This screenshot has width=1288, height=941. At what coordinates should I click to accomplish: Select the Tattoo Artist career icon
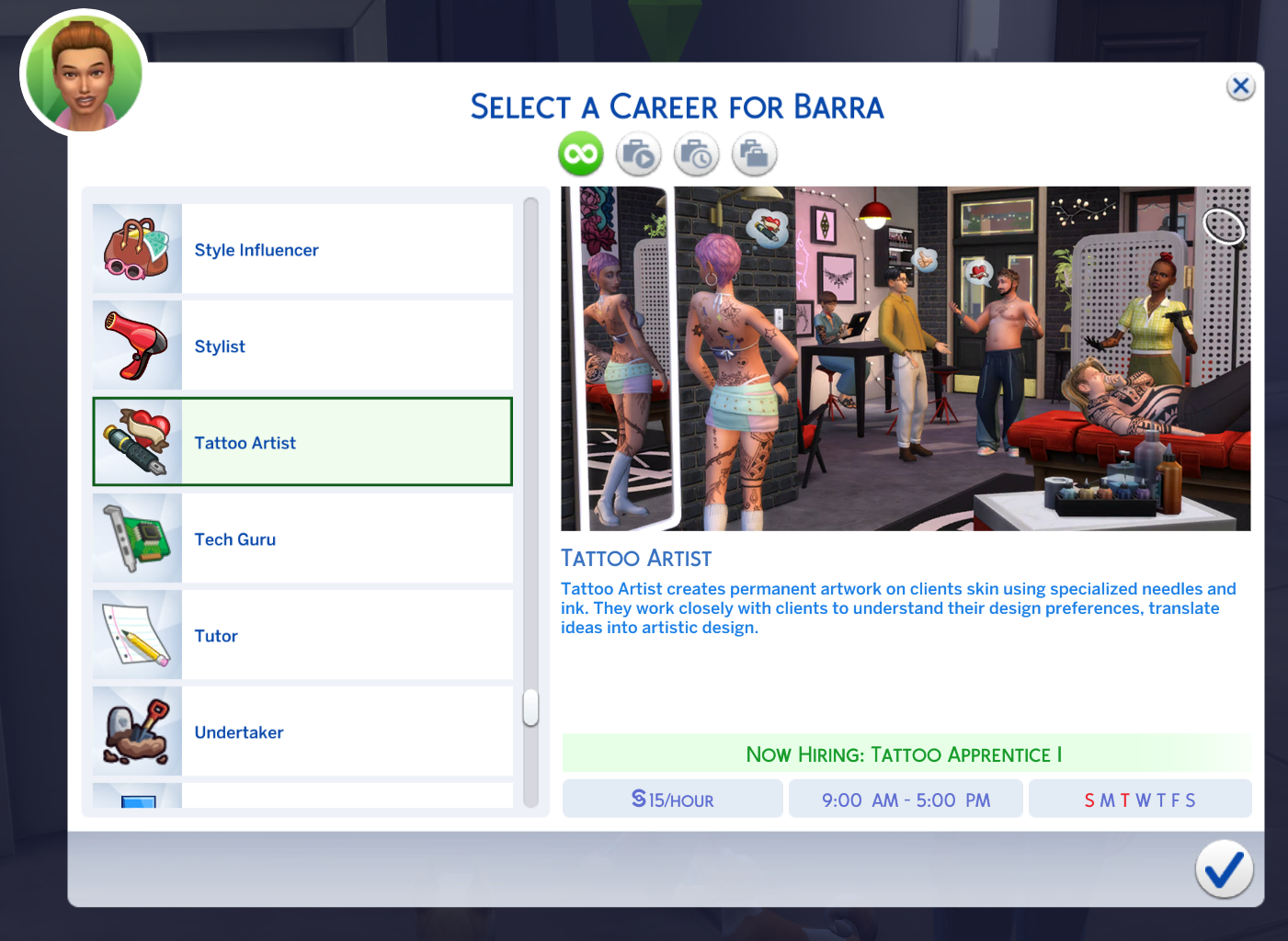pyautogui.click(x=136, y=442)
